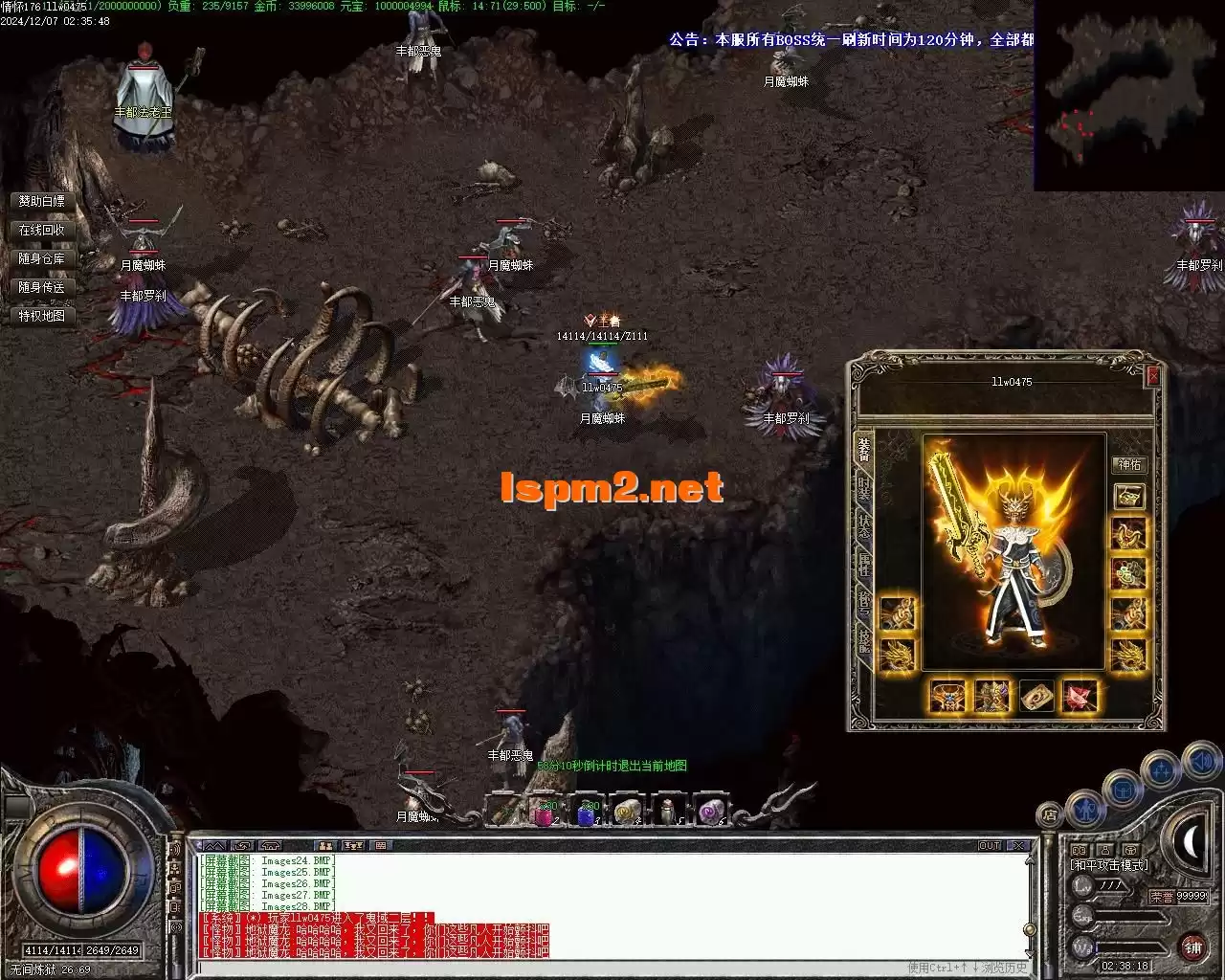
Task: Click the 神佑 button in equipment panel
Action: tap(1129, 464)
